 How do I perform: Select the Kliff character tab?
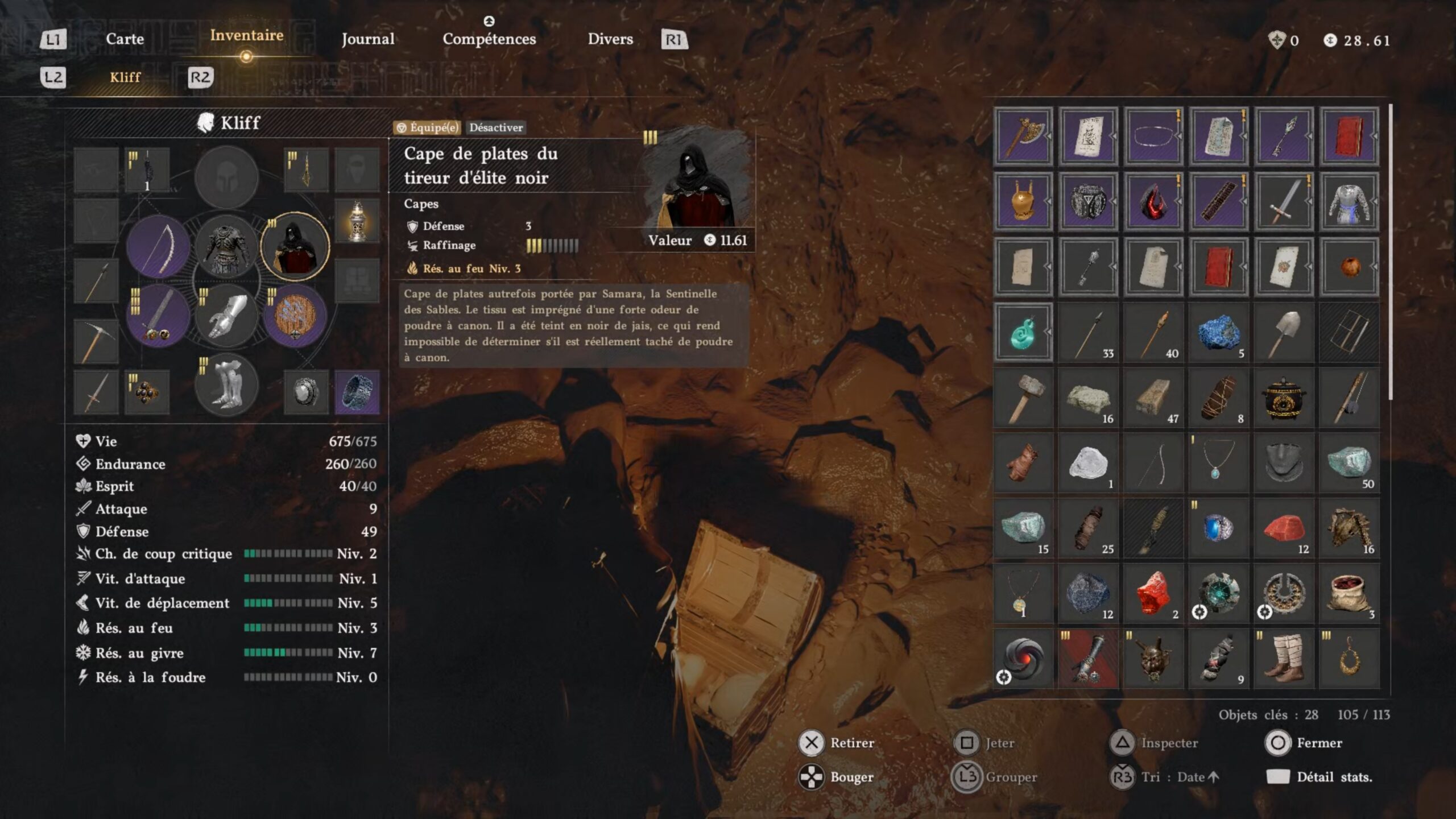click(x=125, y=77)
